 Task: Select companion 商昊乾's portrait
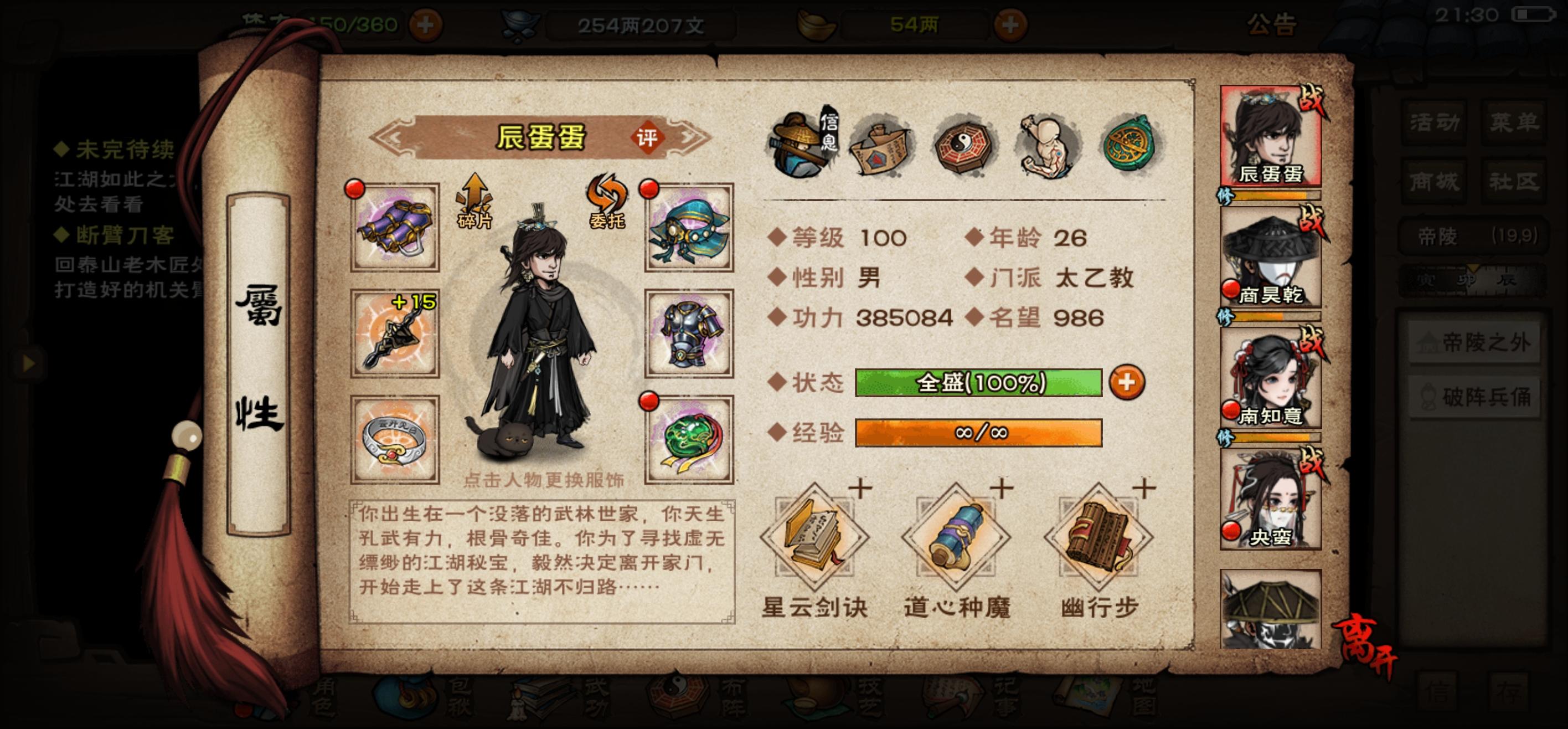point(1274,256)
